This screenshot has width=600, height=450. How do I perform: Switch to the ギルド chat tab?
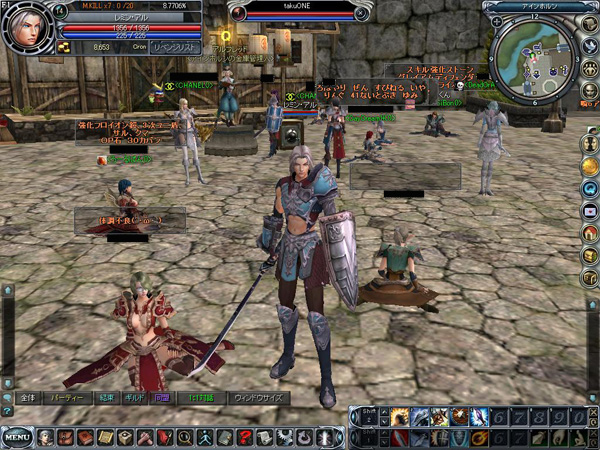click(x=134, y=398)
